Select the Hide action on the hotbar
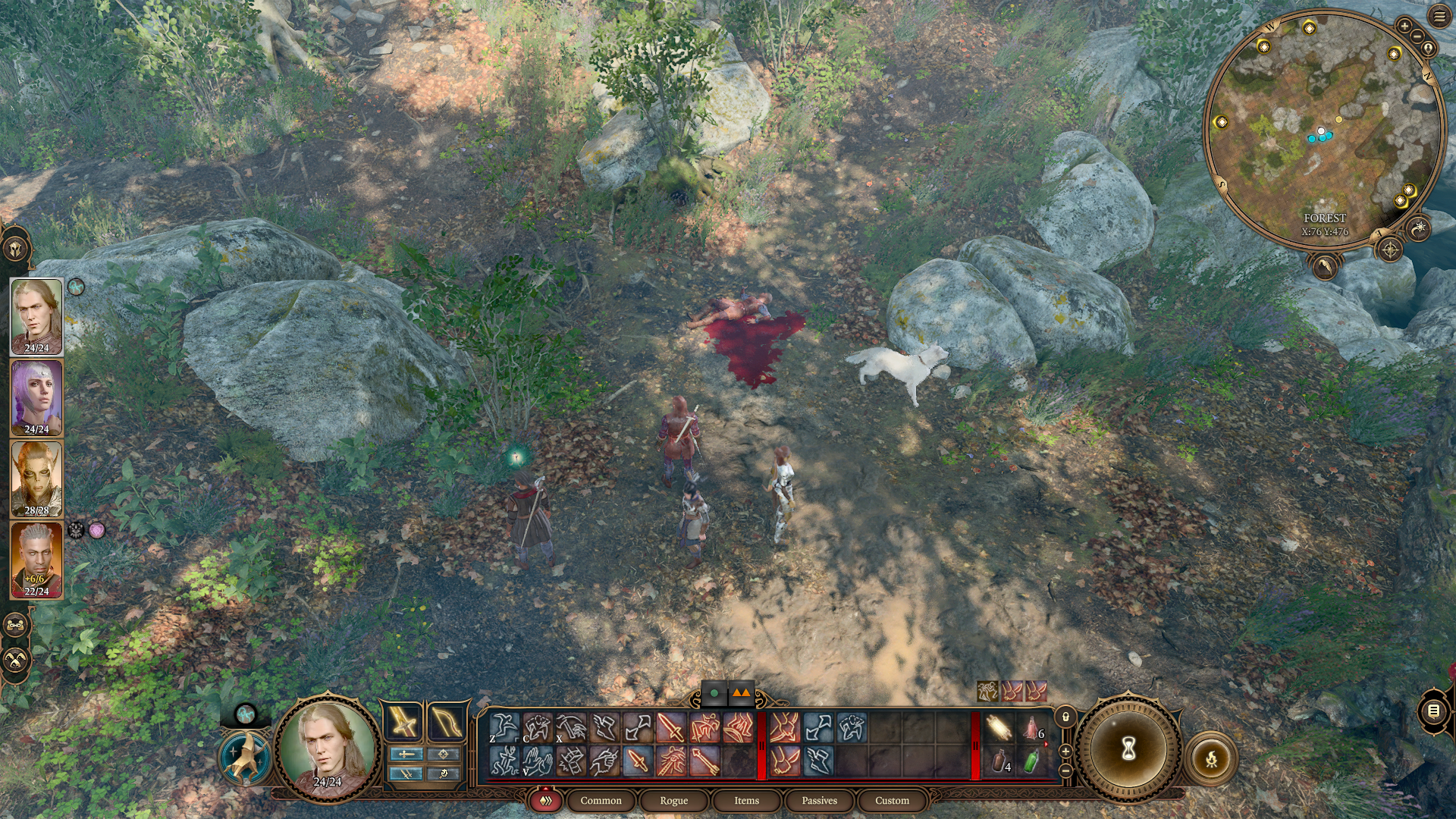The width and height of the screenshot is (1456, 819). click(538, 728)
